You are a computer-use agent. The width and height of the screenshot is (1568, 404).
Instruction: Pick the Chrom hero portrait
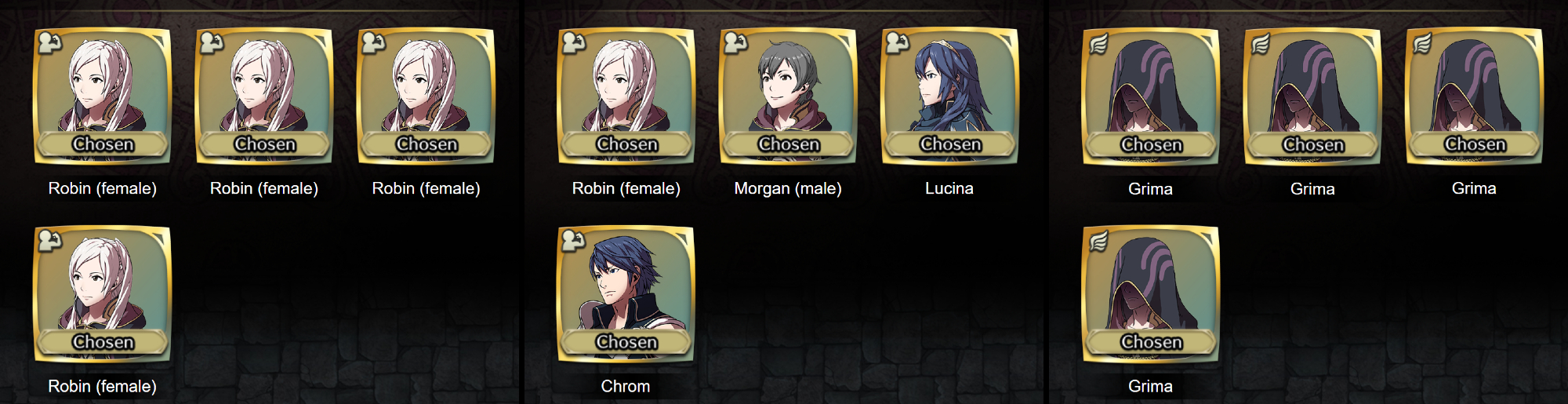(626, 293)
